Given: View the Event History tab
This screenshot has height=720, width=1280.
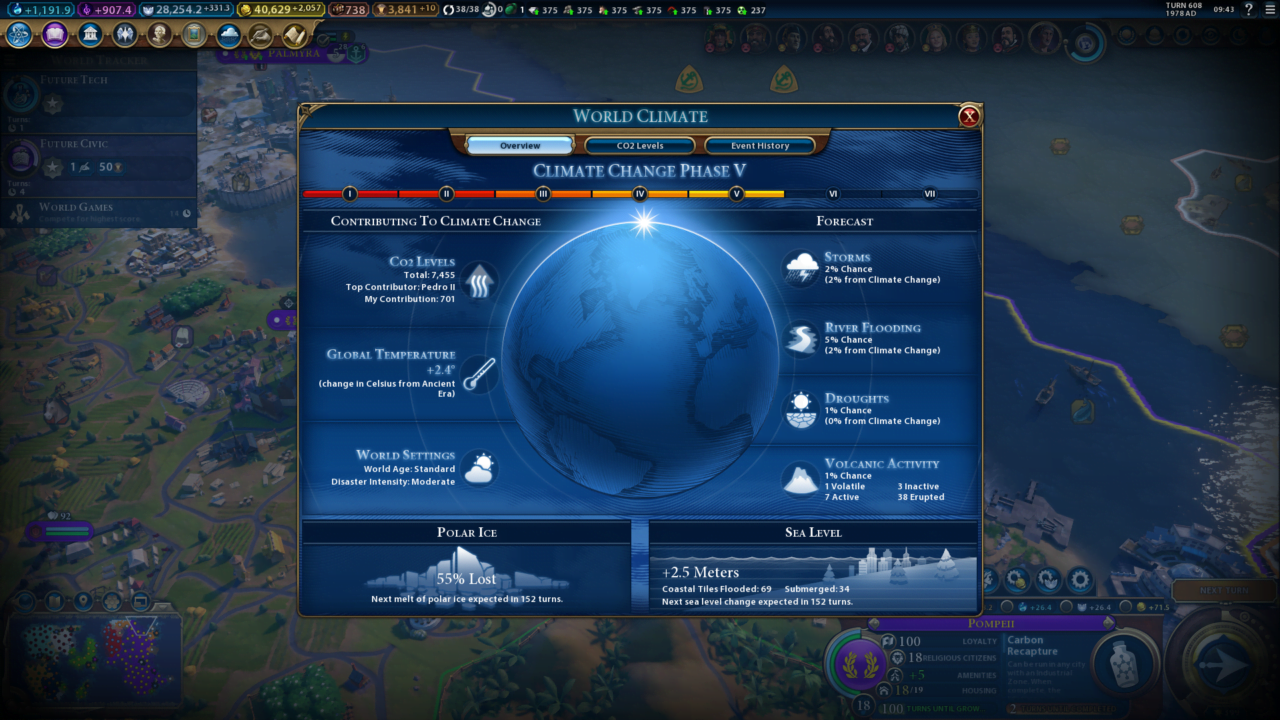Looking at the screenshot, I should (x=761, y=145).
